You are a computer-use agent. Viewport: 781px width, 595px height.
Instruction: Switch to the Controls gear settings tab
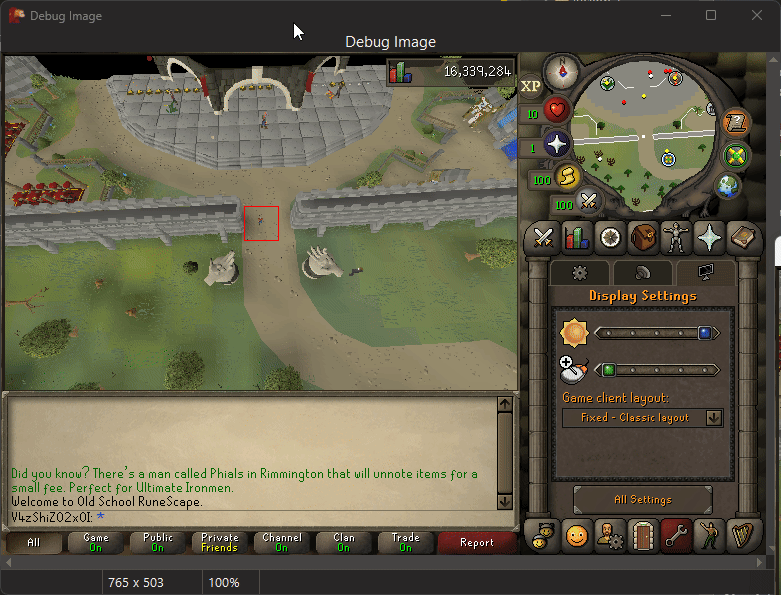coord(579,272)
